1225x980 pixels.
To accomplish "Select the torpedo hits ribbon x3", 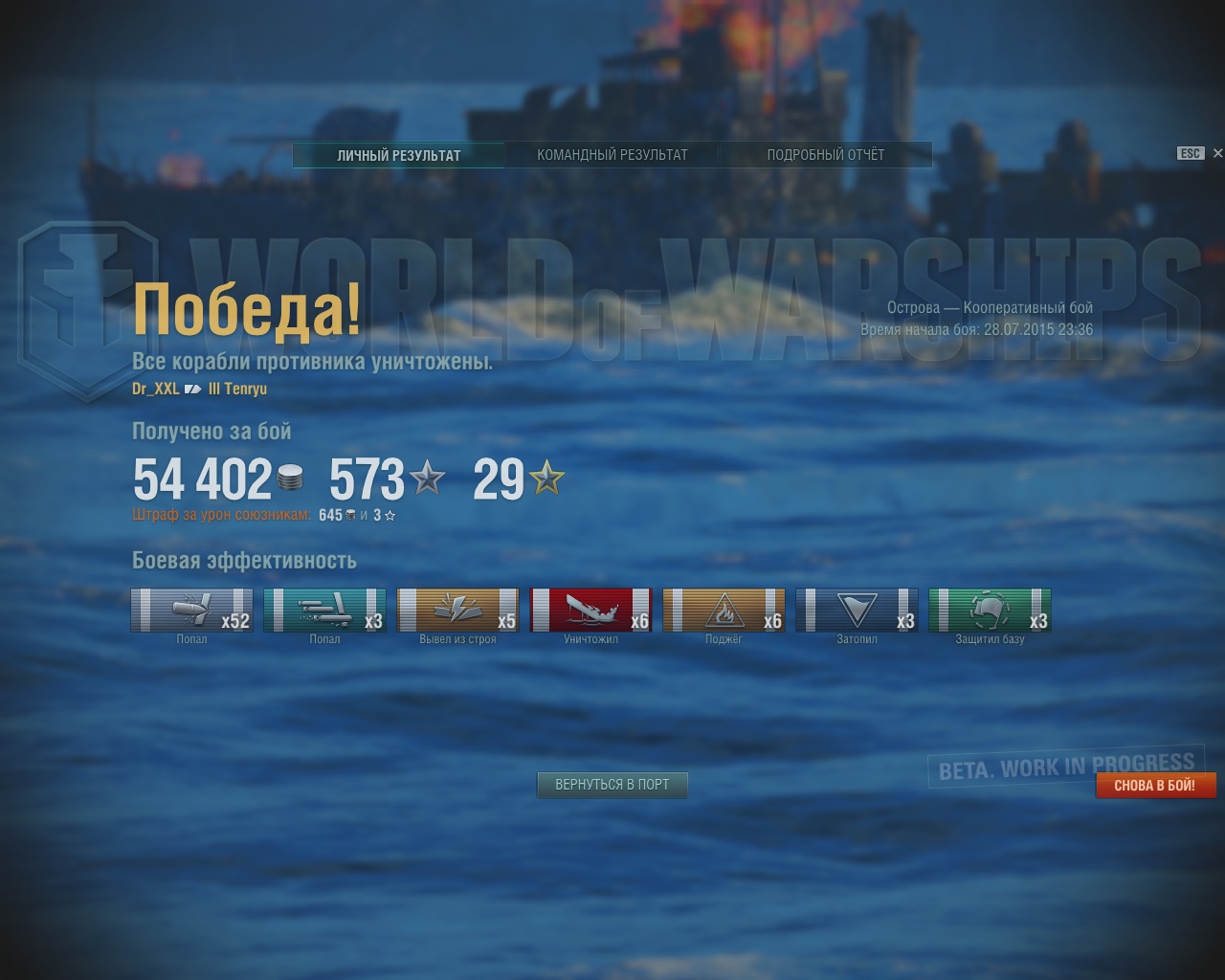I will pos(324,611).
